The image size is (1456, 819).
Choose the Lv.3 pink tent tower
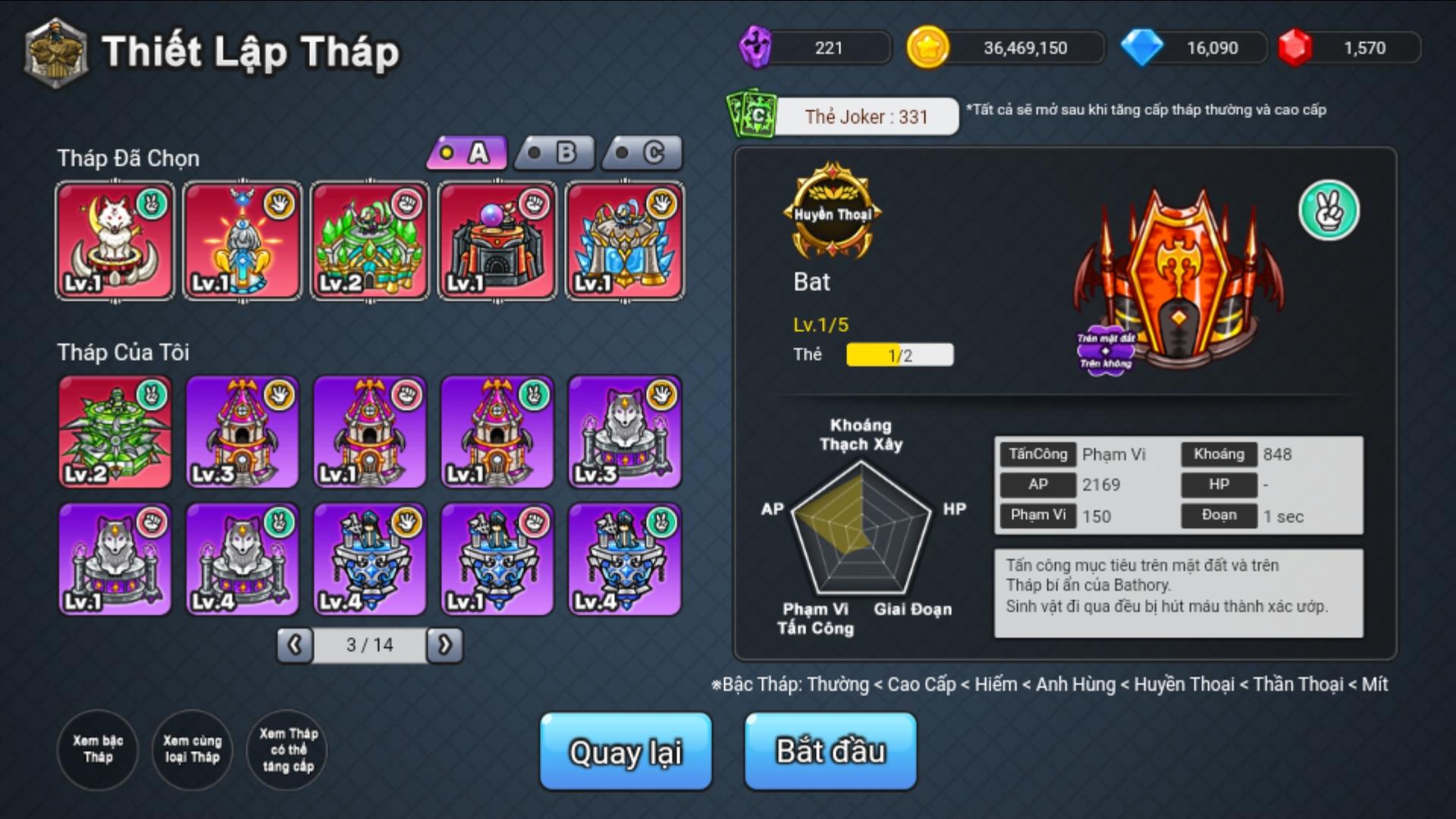[x=243, y=431]
